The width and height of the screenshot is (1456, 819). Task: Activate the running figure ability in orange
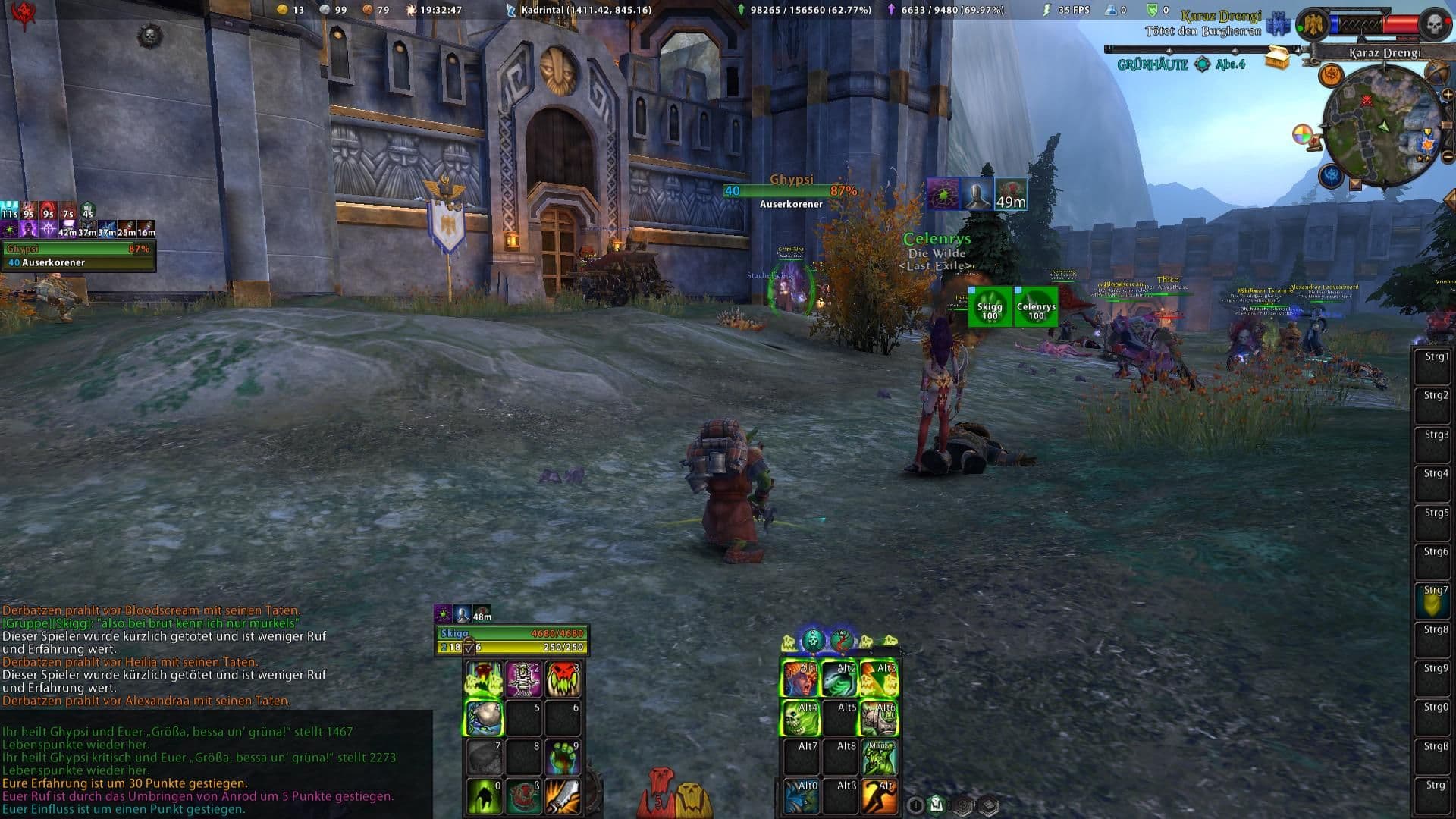point(879,796)
